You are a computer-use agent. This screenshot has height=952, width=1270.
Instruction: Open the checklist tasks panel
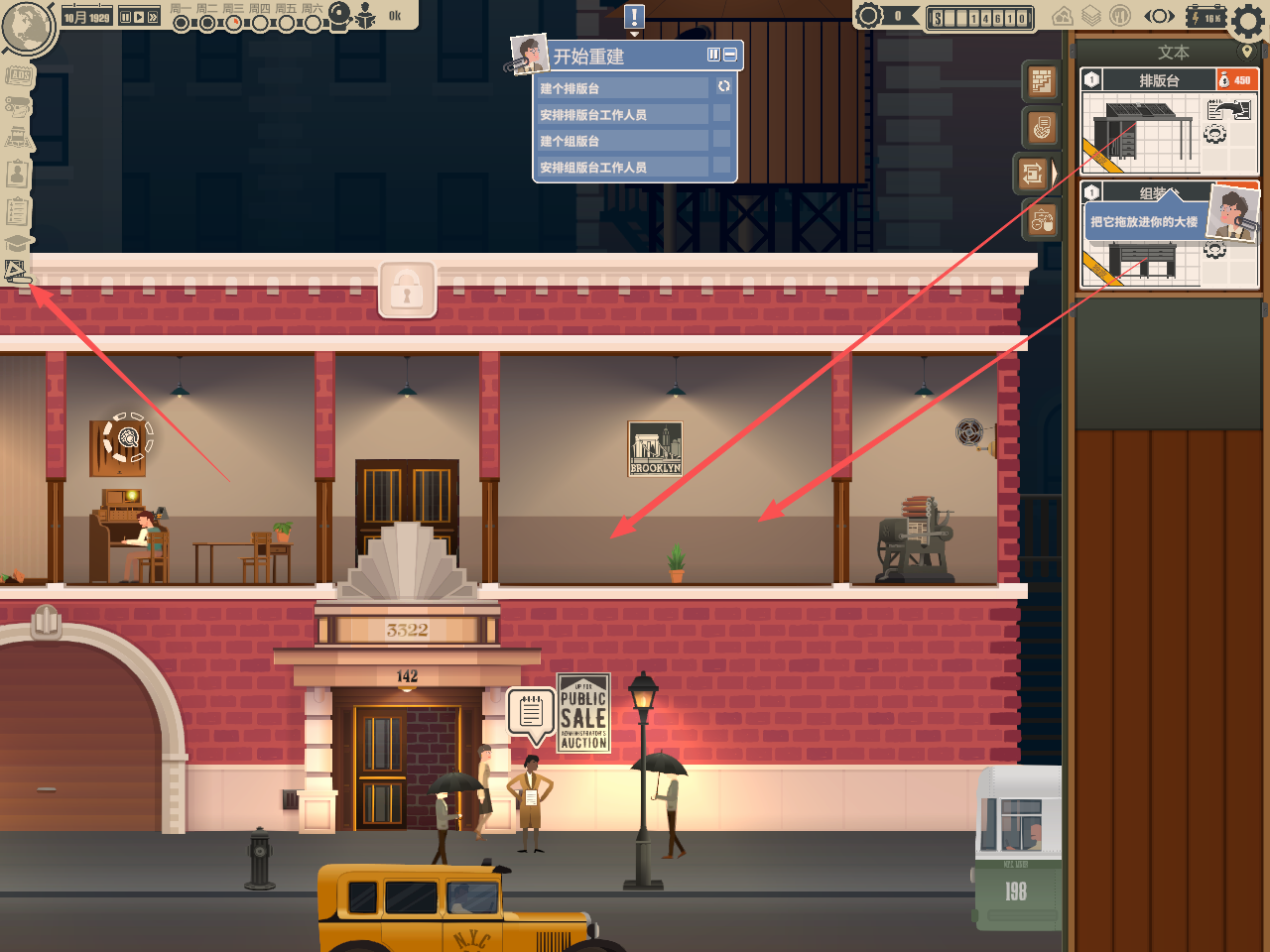(18, 210)
